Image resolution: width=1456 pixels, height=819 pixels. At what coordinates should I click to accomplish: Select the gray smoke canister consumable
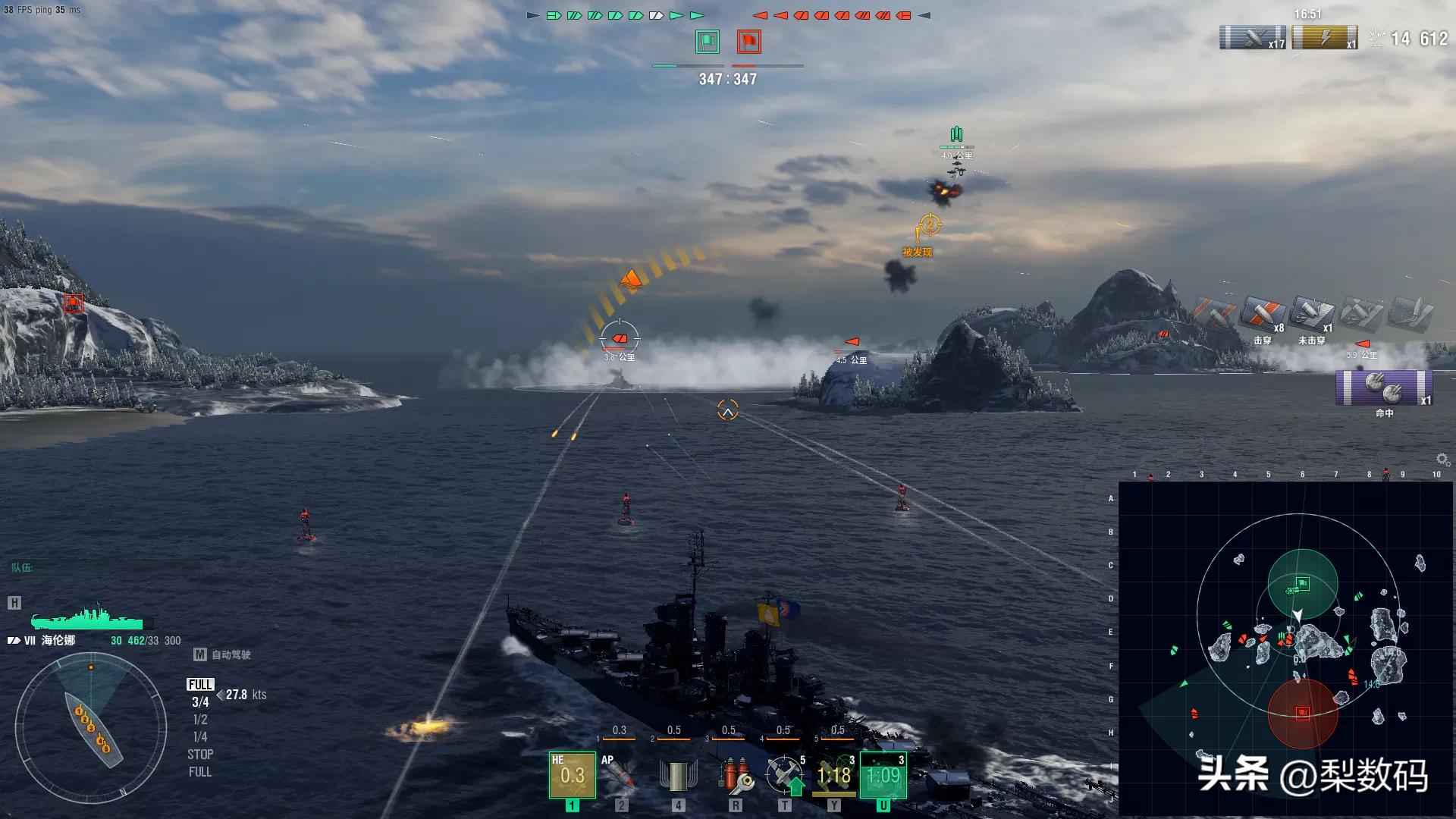pyautogui.click(x=678, y=774)
